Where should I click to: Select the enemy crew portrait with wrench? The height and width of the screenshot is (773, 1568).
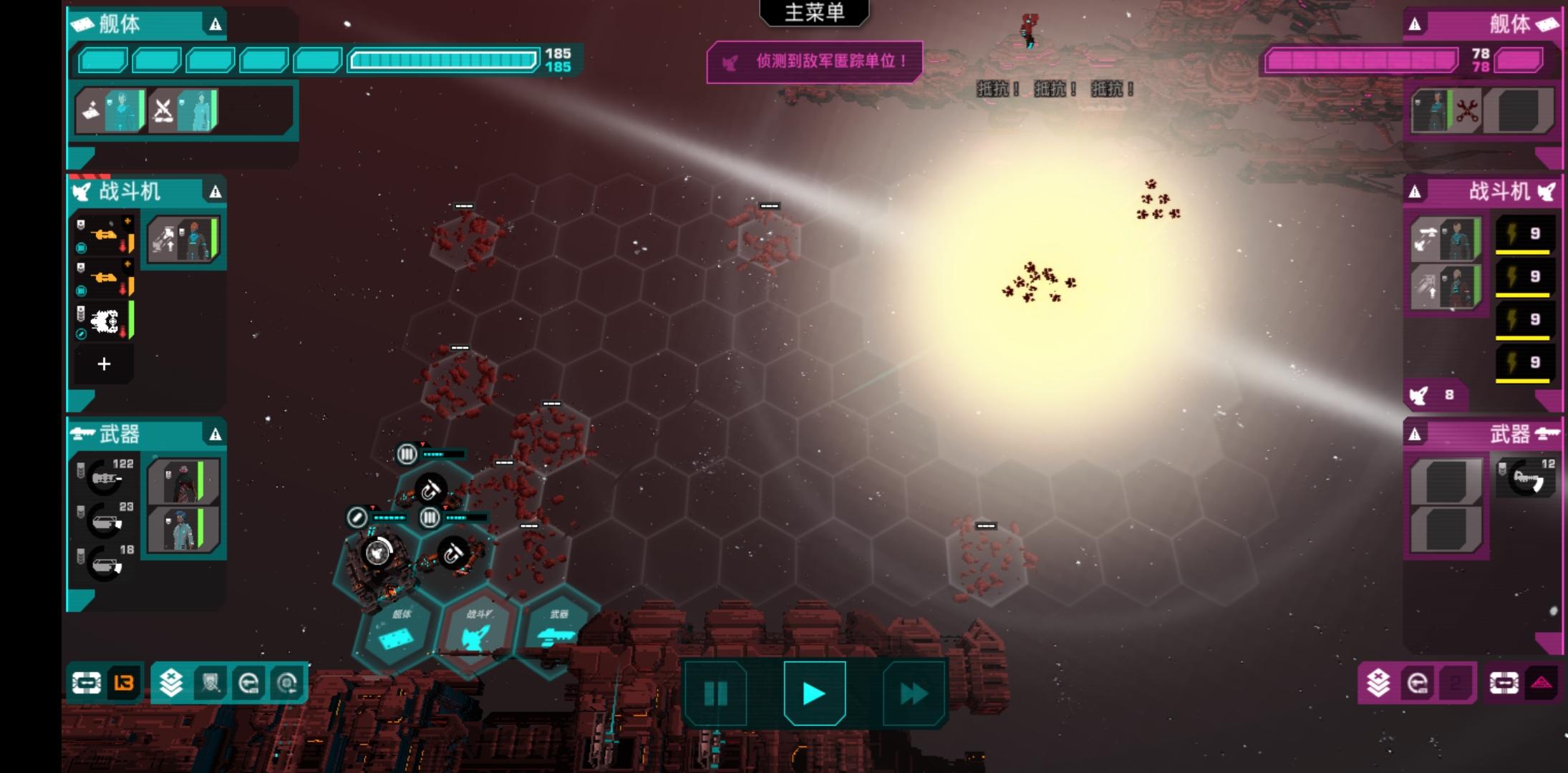(x=1445, y=111)
